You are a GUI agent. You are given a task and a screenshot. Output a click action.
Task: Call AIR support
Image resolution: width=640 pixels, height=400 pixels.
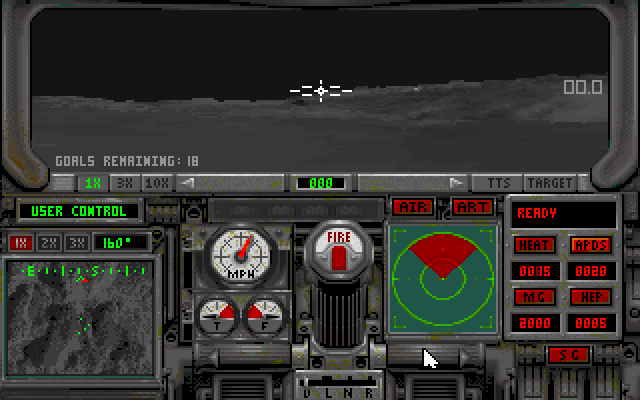point(413,207)
